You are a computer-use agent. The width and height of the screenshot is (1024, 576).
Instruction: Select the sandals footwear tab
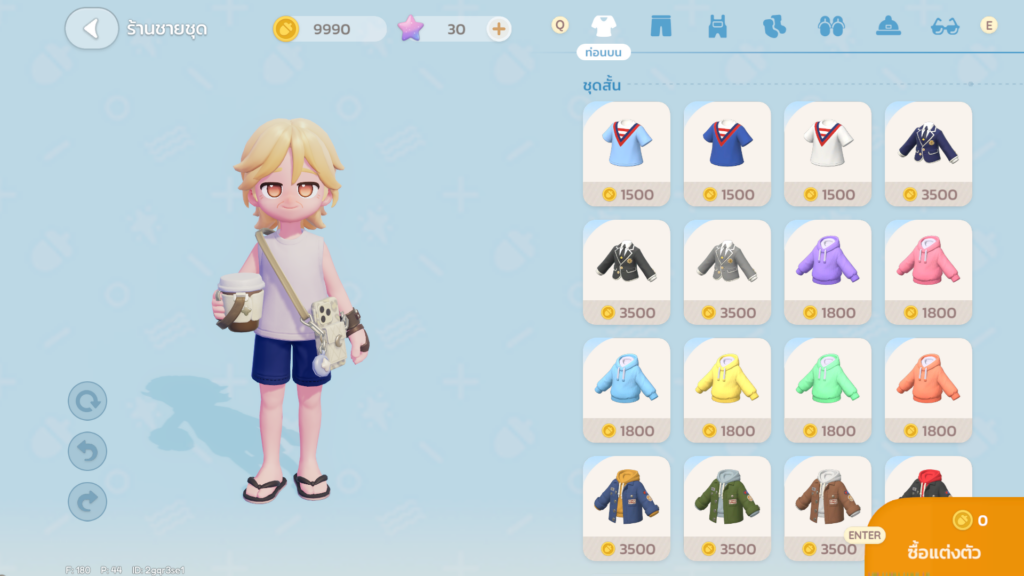point(831,26)
